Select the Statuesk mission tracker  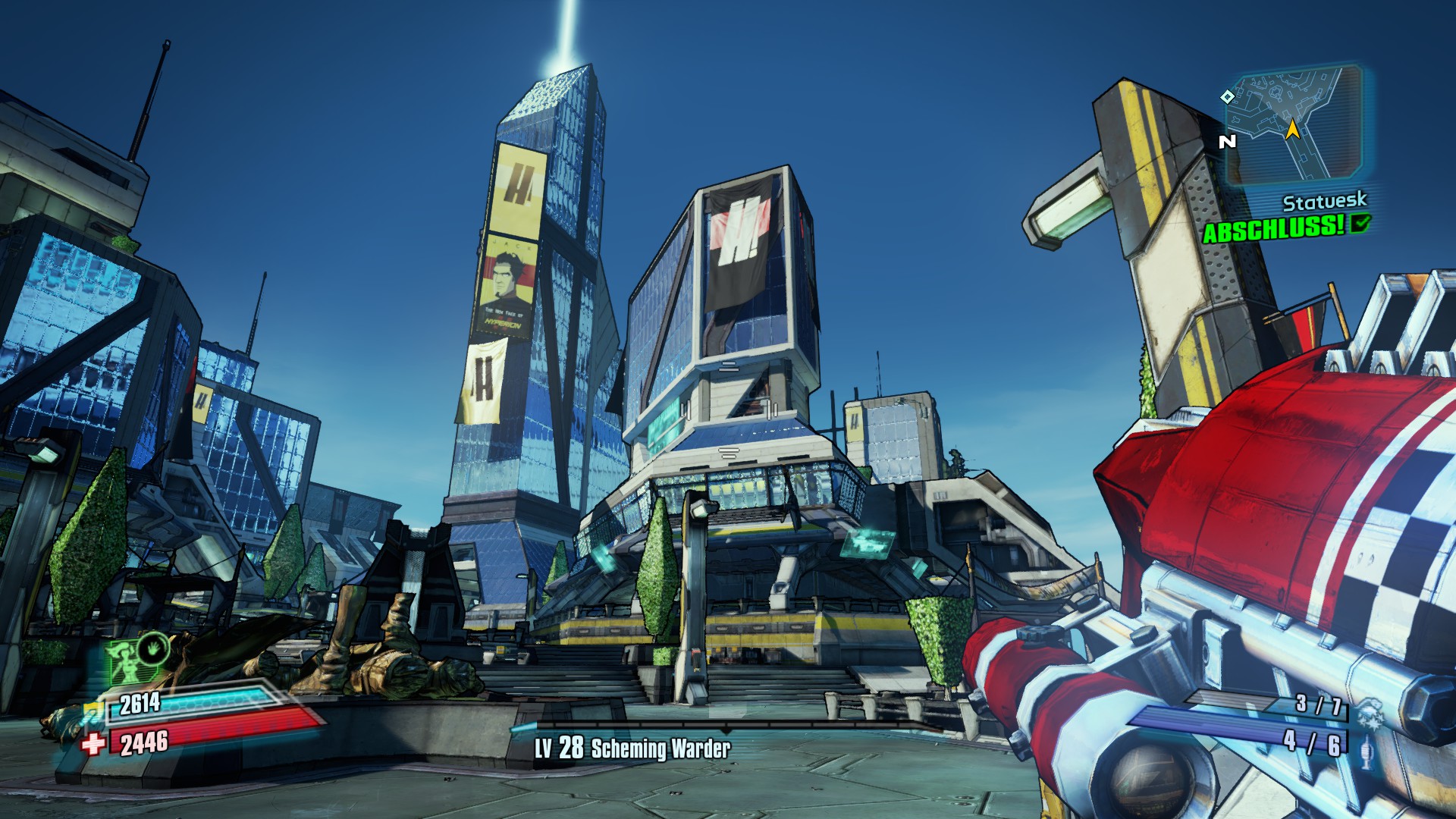(1324, 202)
